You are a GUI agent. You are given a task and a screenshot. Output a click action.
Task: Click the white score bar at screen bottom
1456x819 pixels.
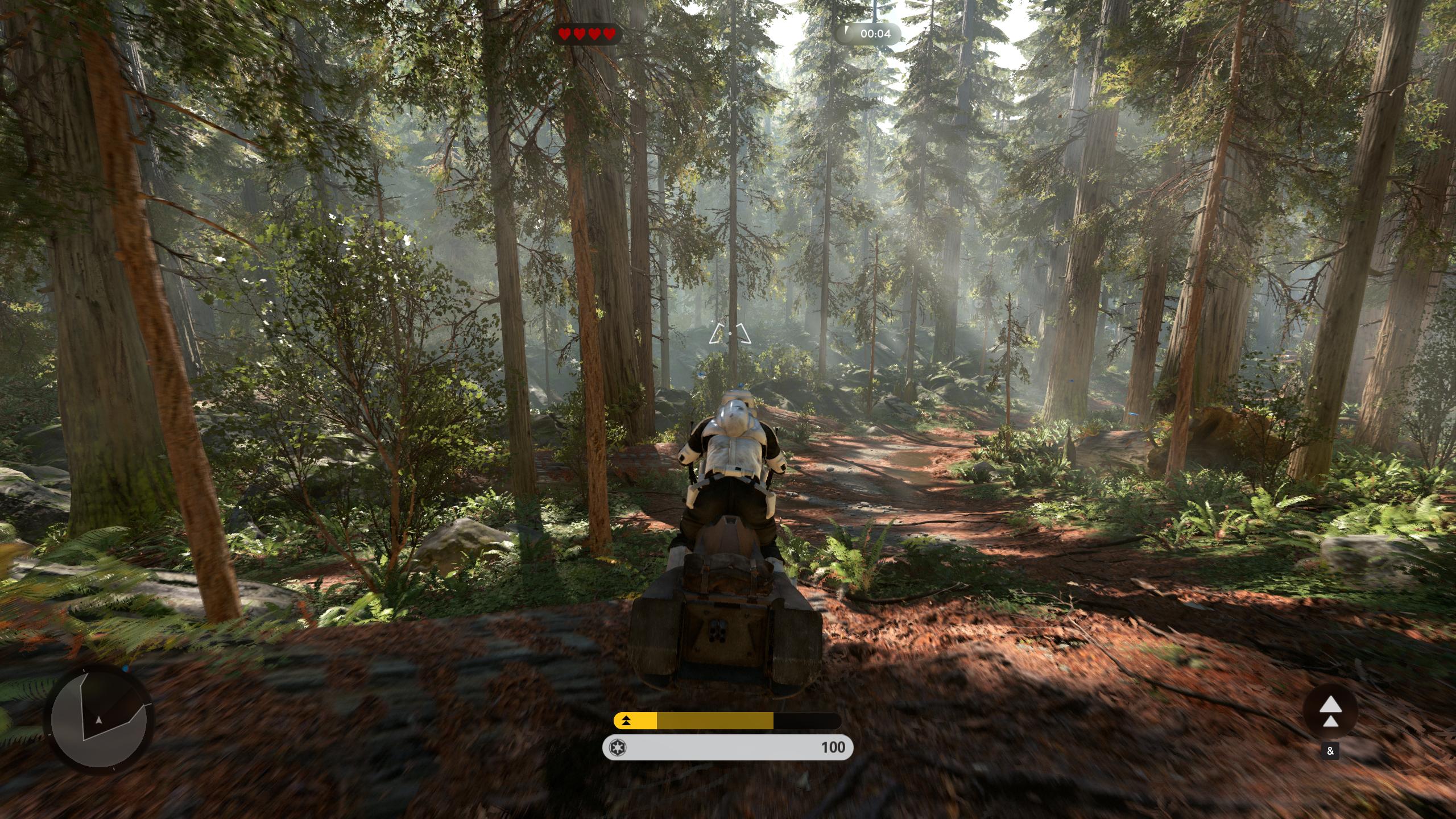pos(728,748)
